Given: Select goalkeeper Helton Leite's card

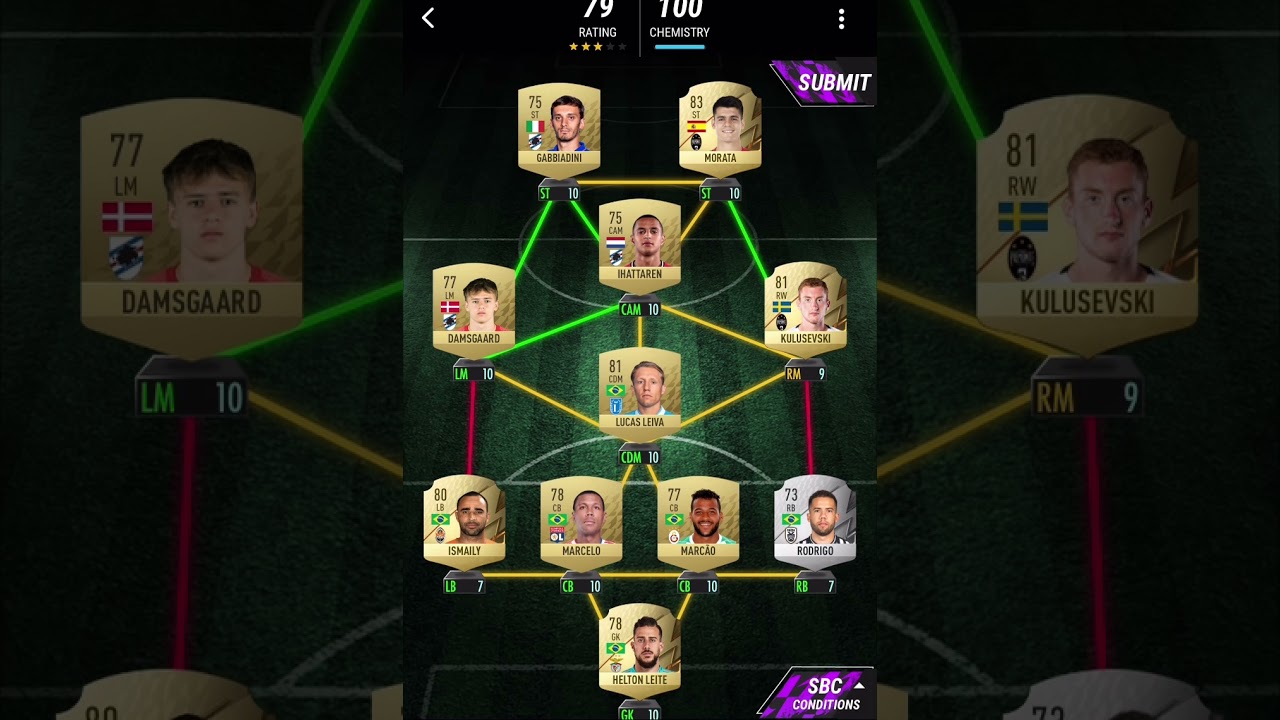Looking at the screenshot, I should (640, 650).
